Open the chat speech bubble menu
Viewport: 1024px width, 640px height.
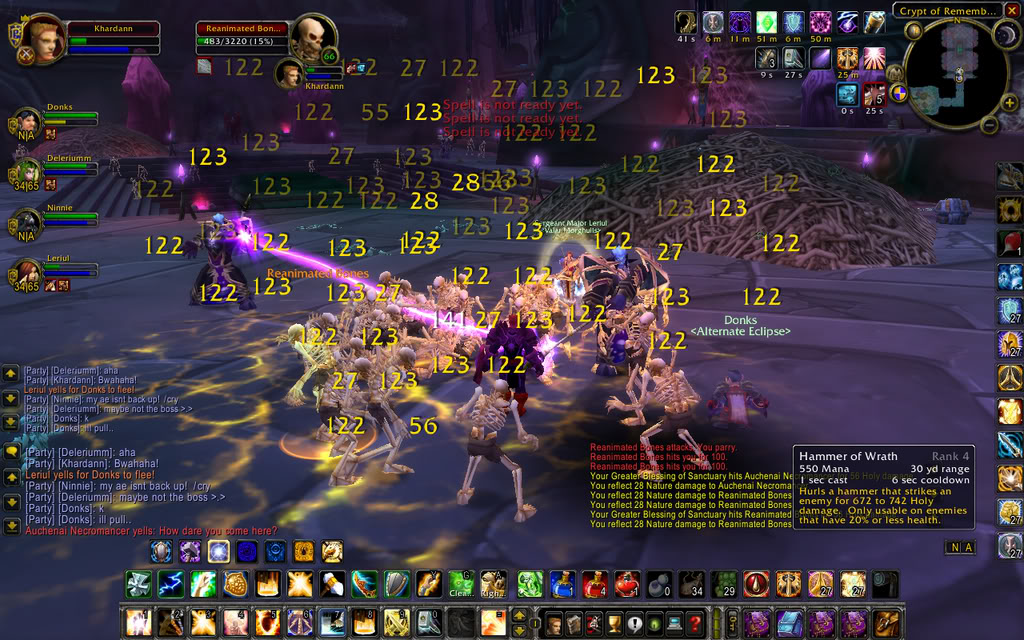pos(11,451)
